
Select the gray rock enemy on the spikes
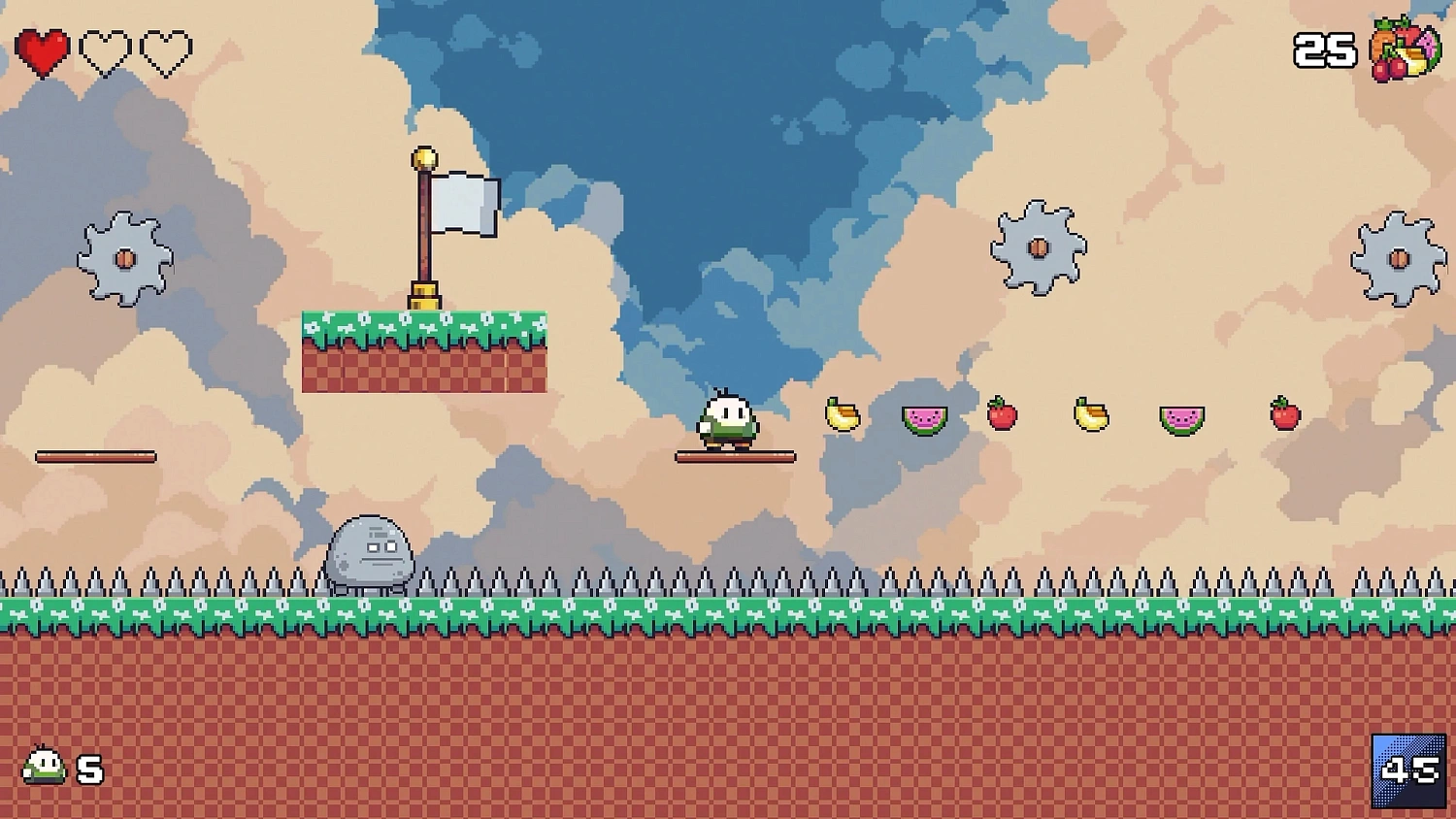[x=372, y=548]
